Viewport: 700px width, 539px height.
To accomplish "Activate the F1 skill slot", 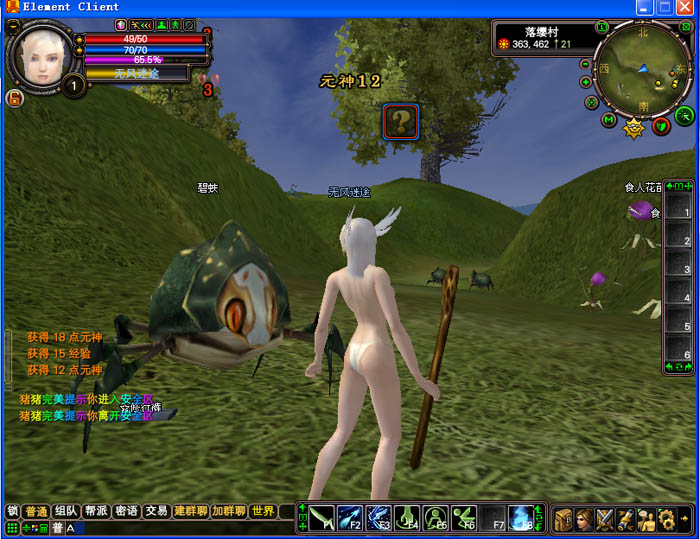I will coord(322,518).
